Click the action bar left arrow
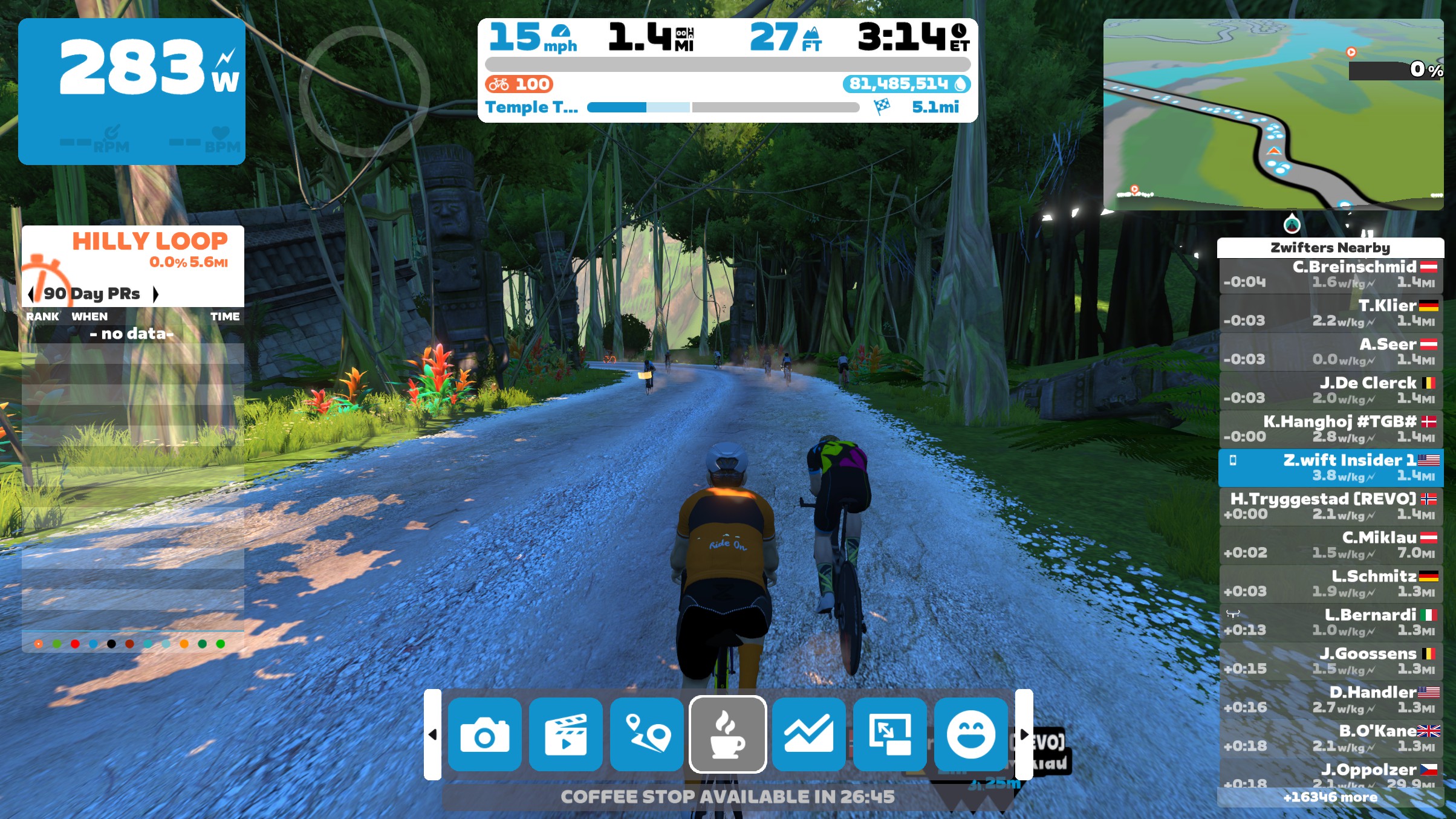Viewport: 1456px width, 819px height. click(432, 734)
